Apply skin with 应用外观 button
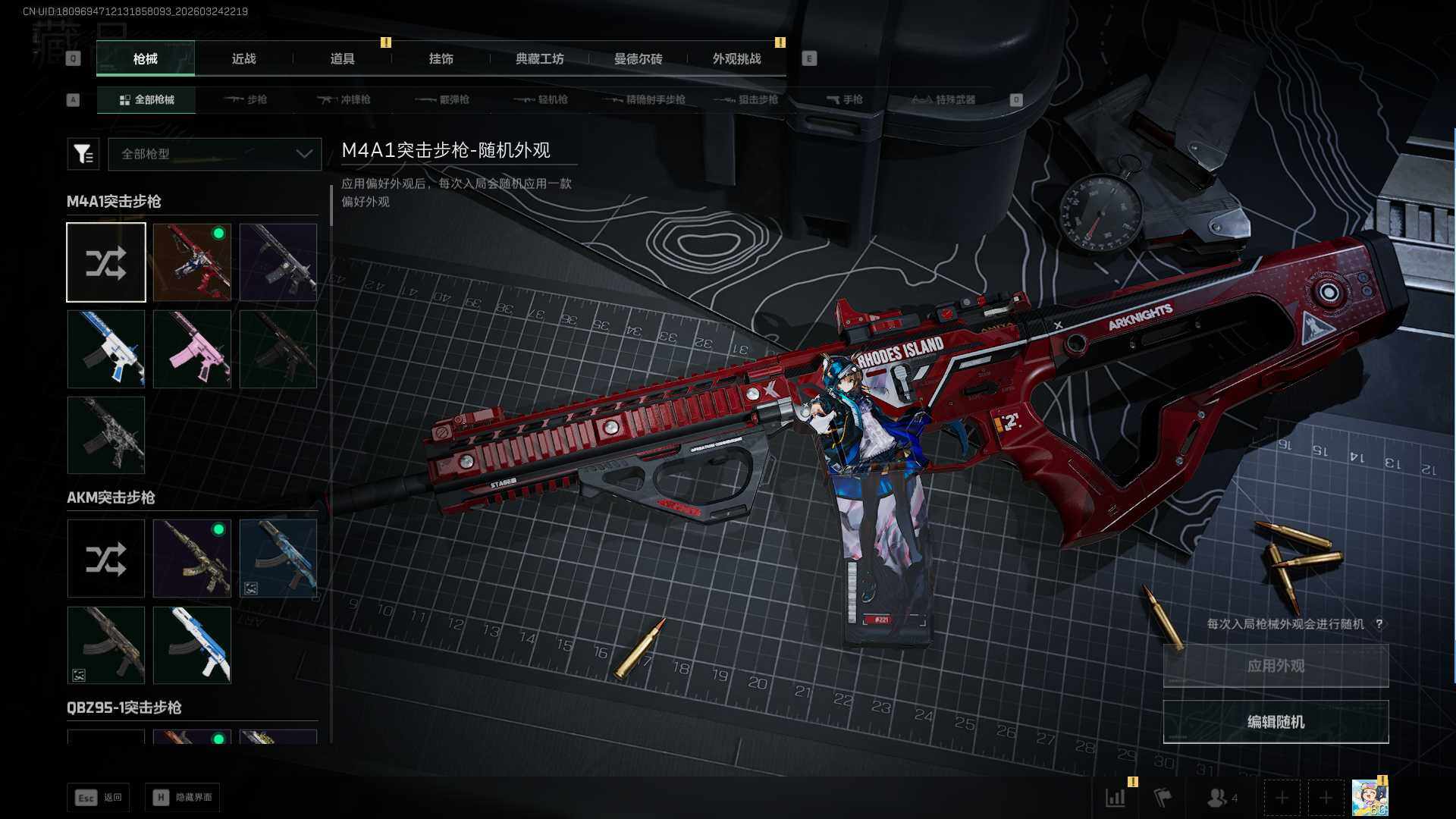This screenshot has width=1456, height=819. 1276,666
